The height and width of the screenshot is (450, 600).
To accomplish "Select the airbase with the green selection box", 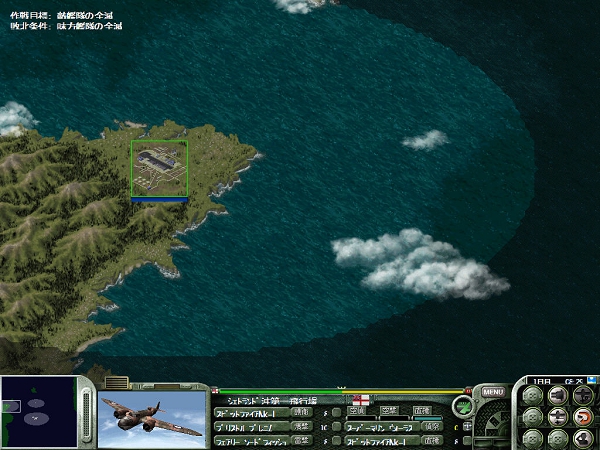I will point(159,168).
